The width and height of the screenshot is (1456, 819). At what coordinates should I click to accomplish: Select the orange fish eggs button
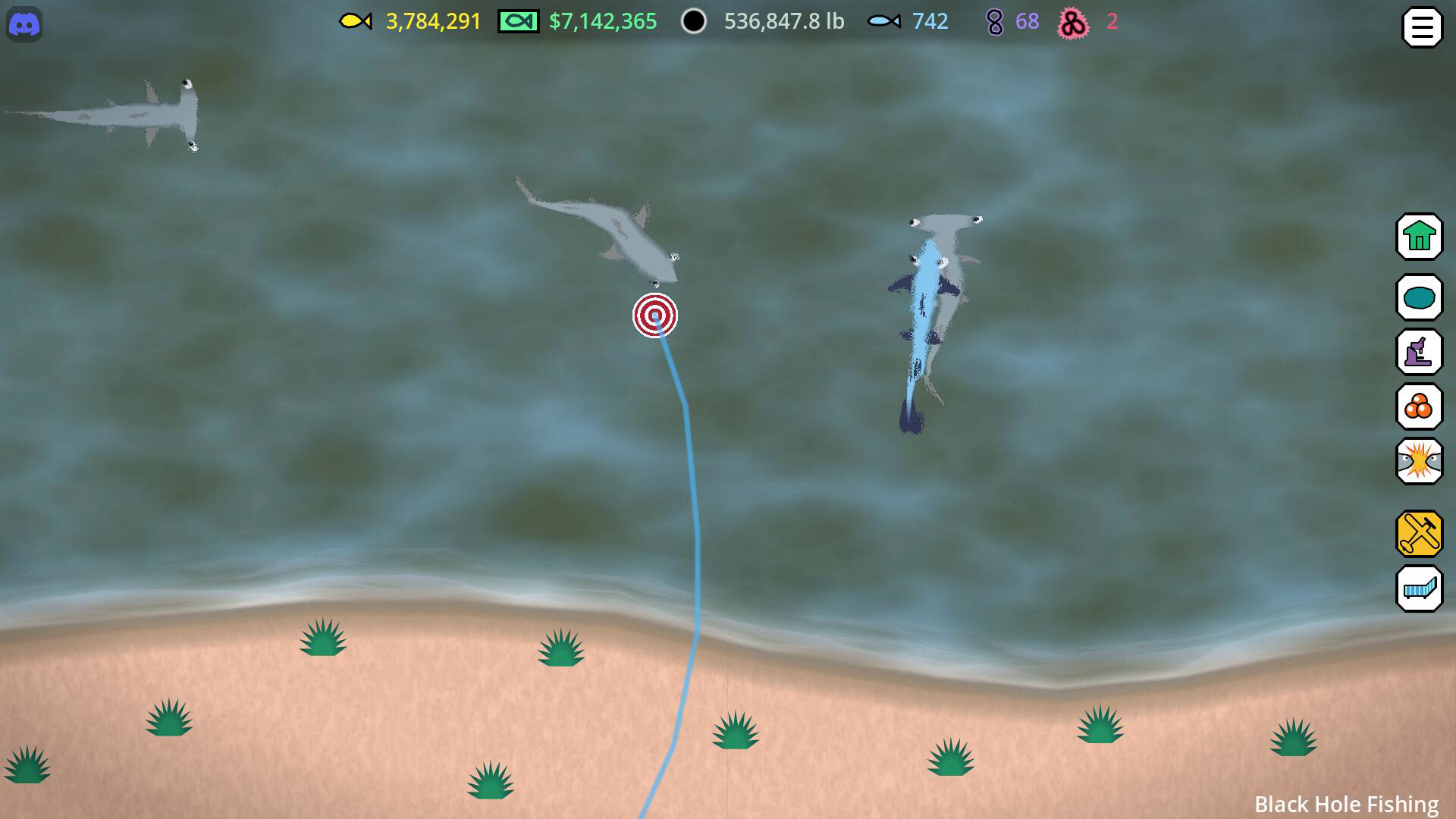[x=1419, y=407]
